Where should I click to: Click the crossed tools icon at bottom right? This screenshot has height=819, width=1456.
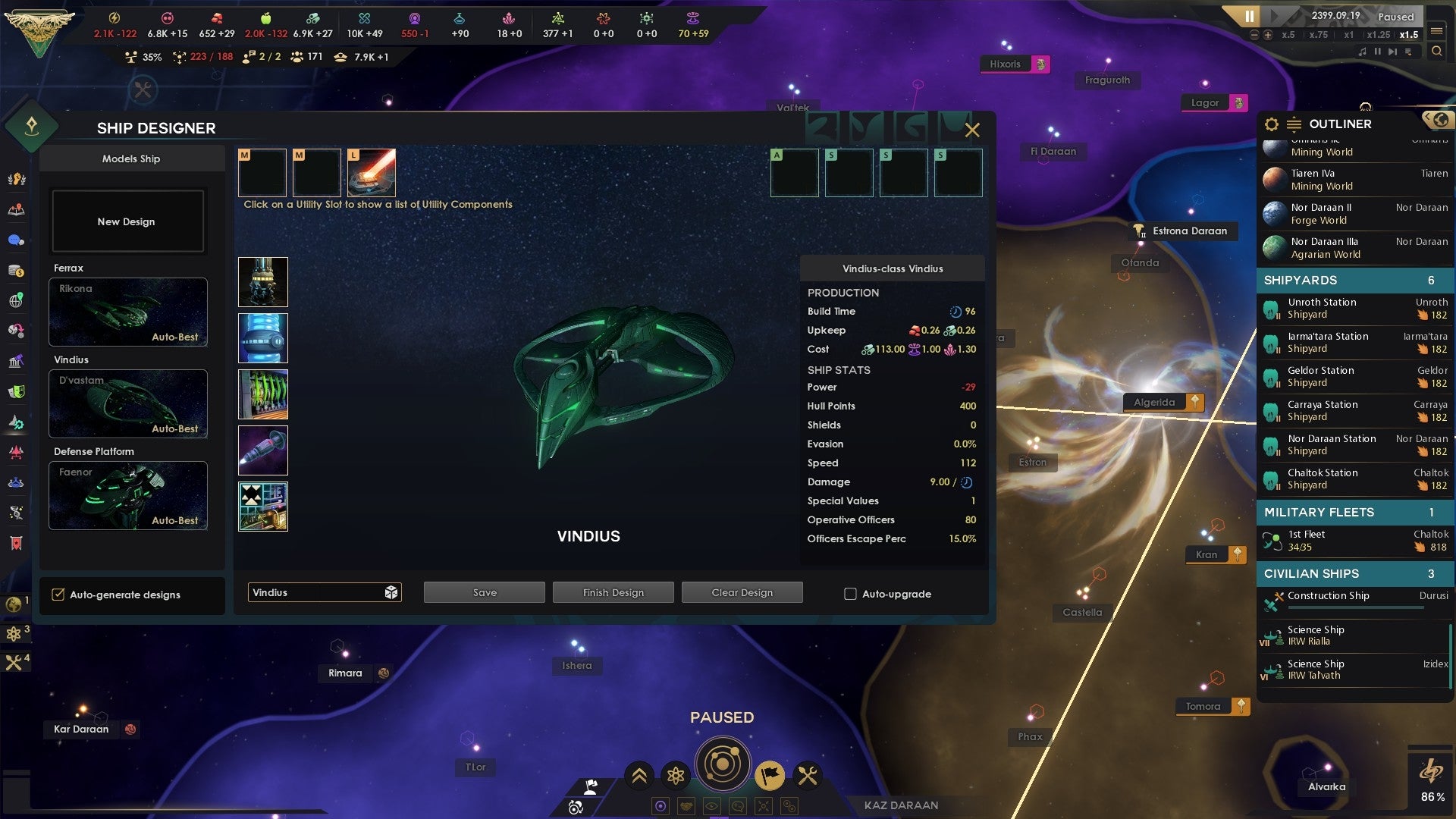807,774
